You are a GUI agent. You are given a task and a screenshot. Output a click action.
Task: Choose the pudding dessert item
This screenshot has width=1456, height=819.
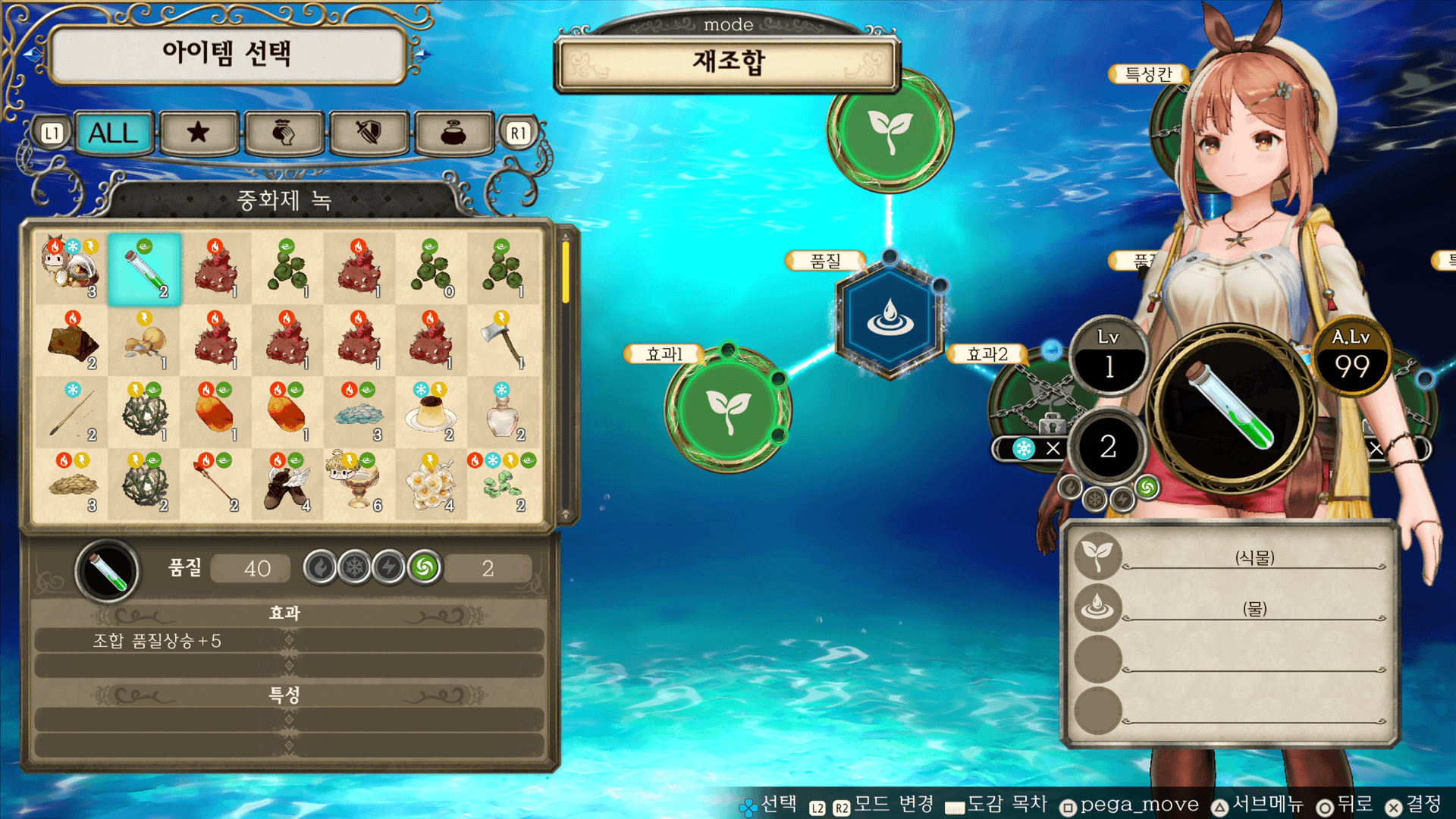pyautogui.click(x=431, y=413)
